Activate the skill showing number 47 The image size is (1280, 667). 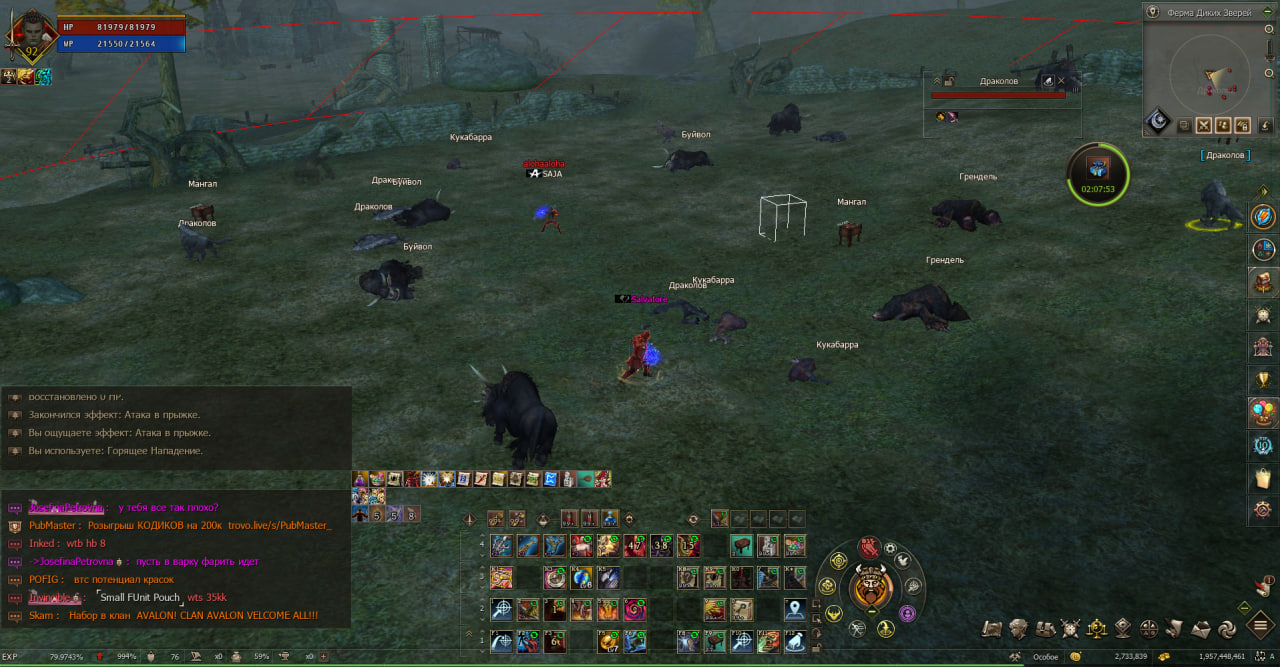point(634,546)
